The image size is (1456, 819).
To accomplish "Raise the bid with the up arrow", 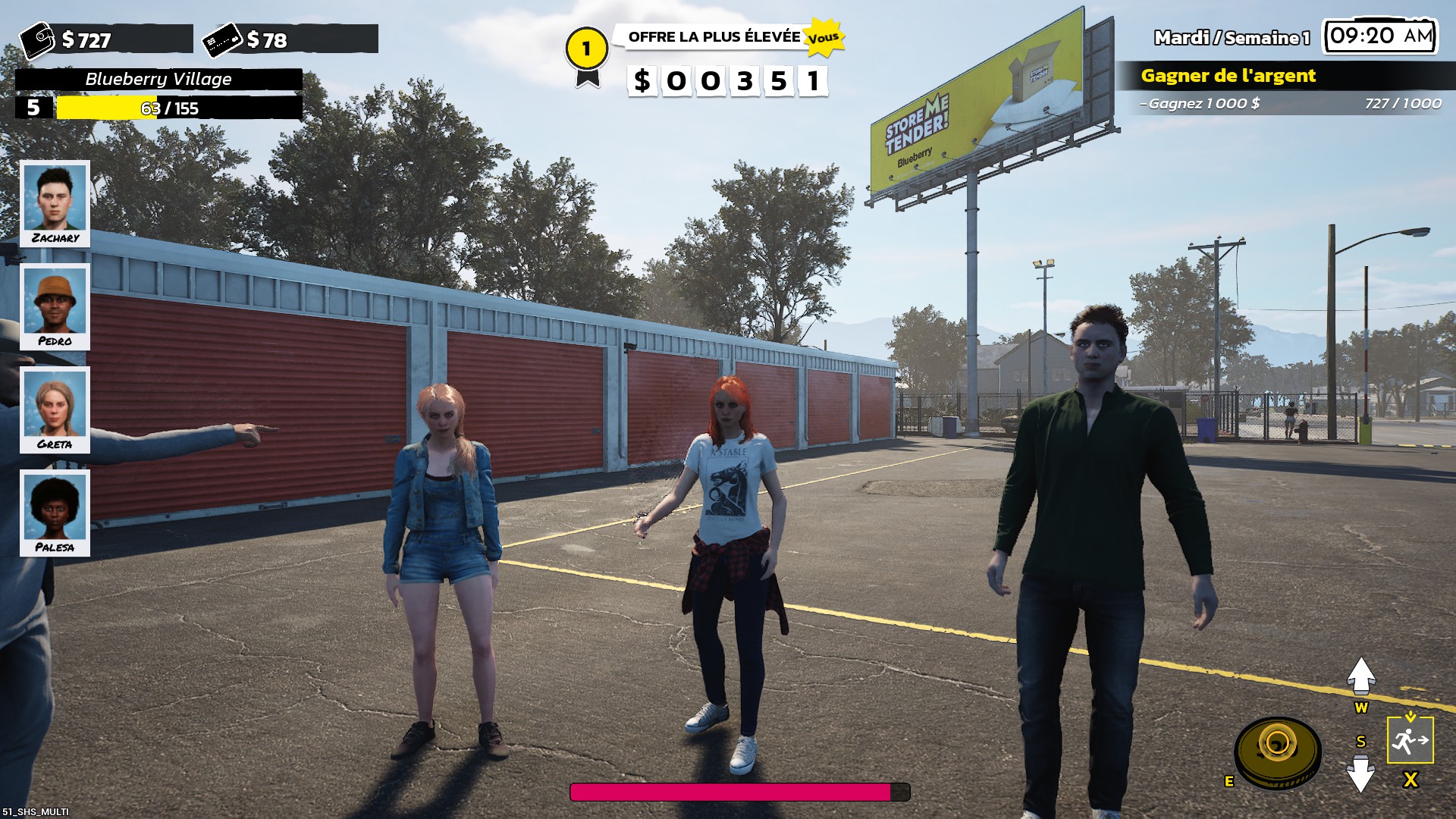I will coord(1361,675).
